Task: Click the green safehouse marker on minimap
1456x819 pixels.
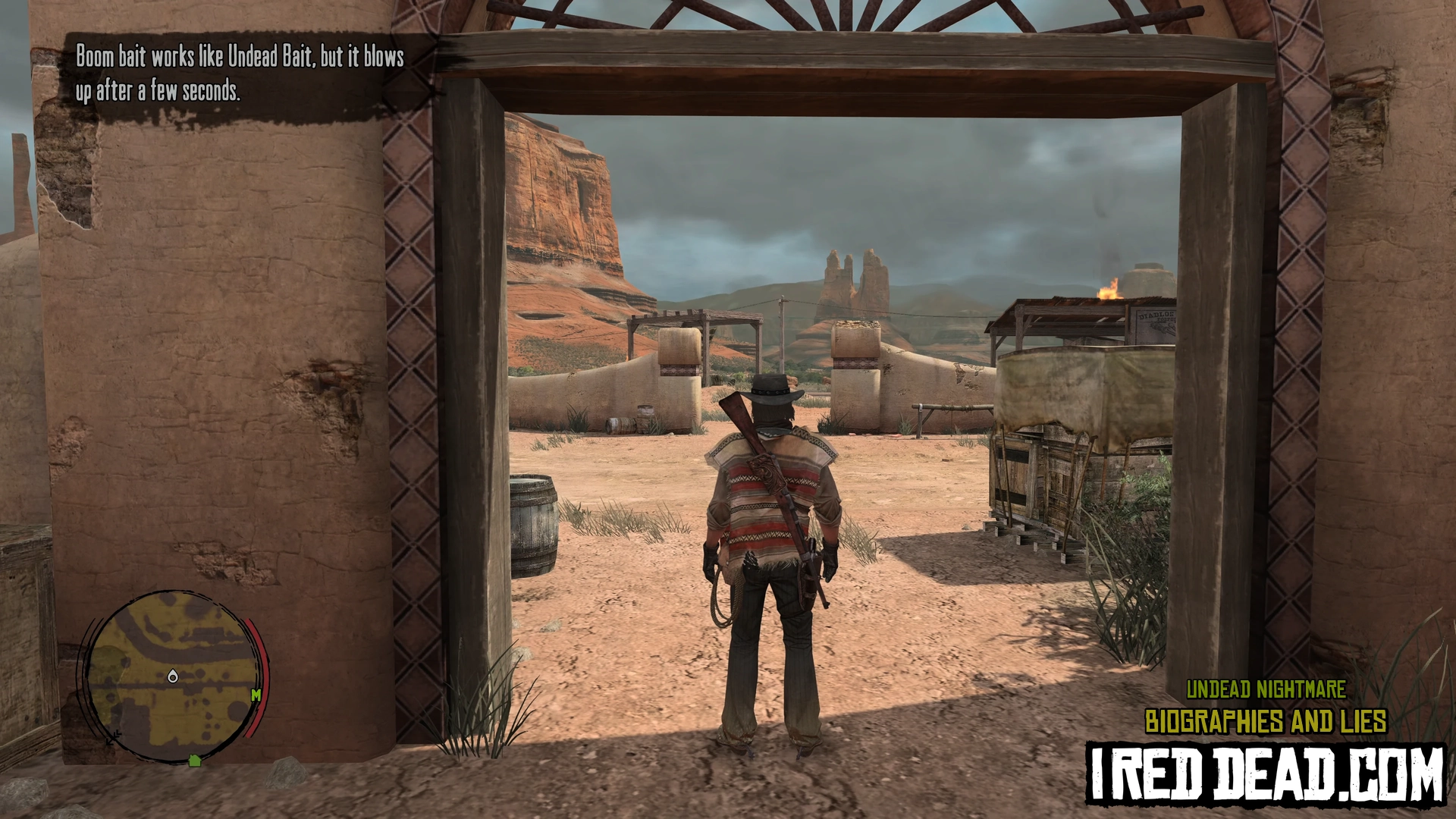Action: pos(195,760)
